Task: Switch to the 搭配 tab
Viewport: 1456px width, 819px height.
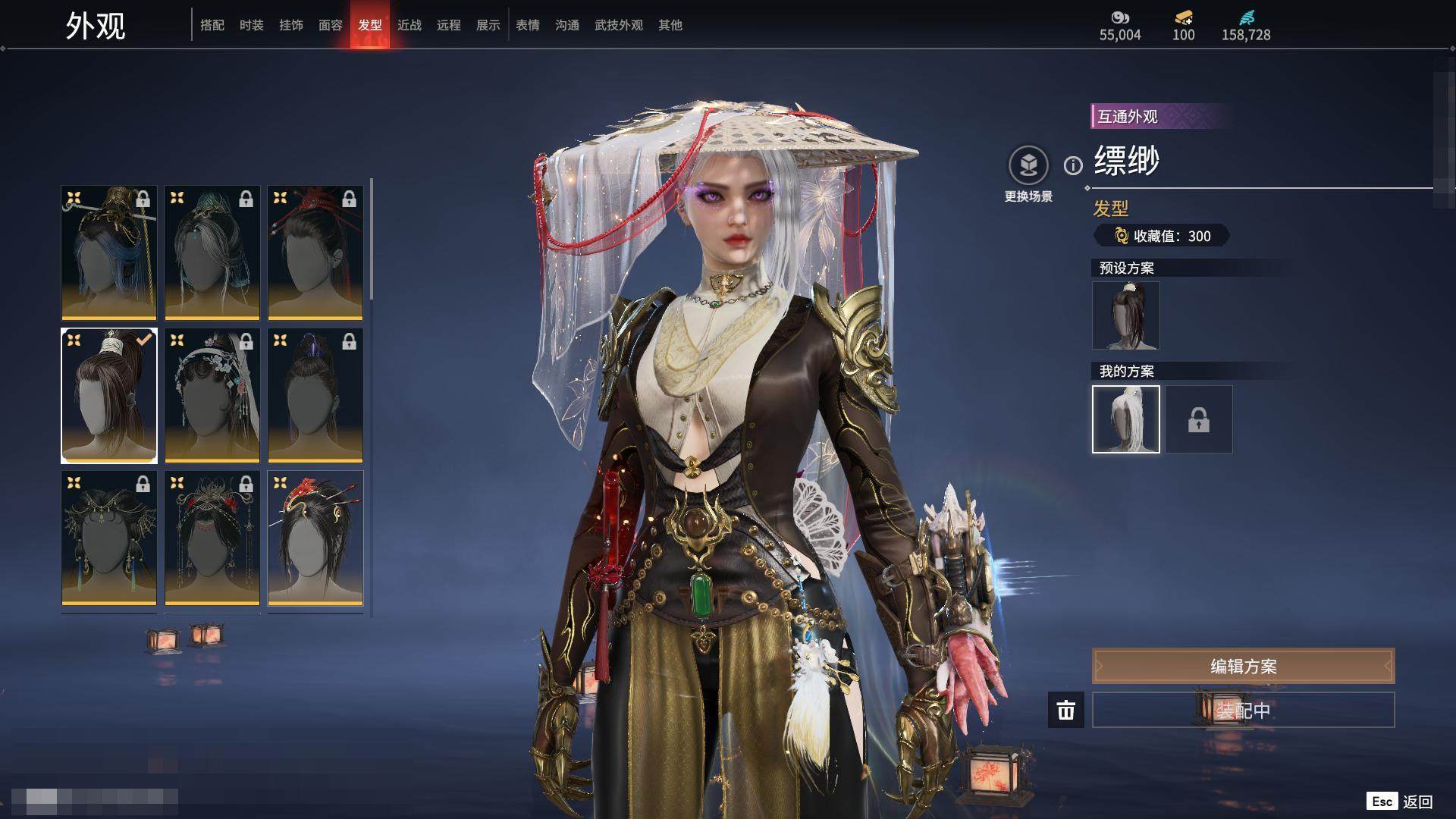Action: 212,25
